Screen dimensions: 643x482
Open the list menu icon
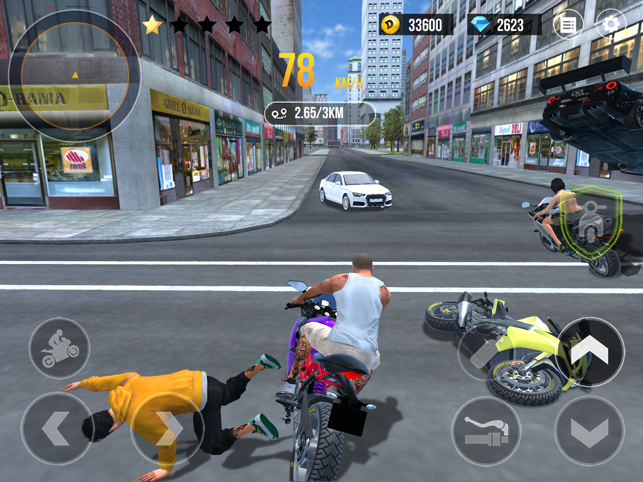click(567, 25)
